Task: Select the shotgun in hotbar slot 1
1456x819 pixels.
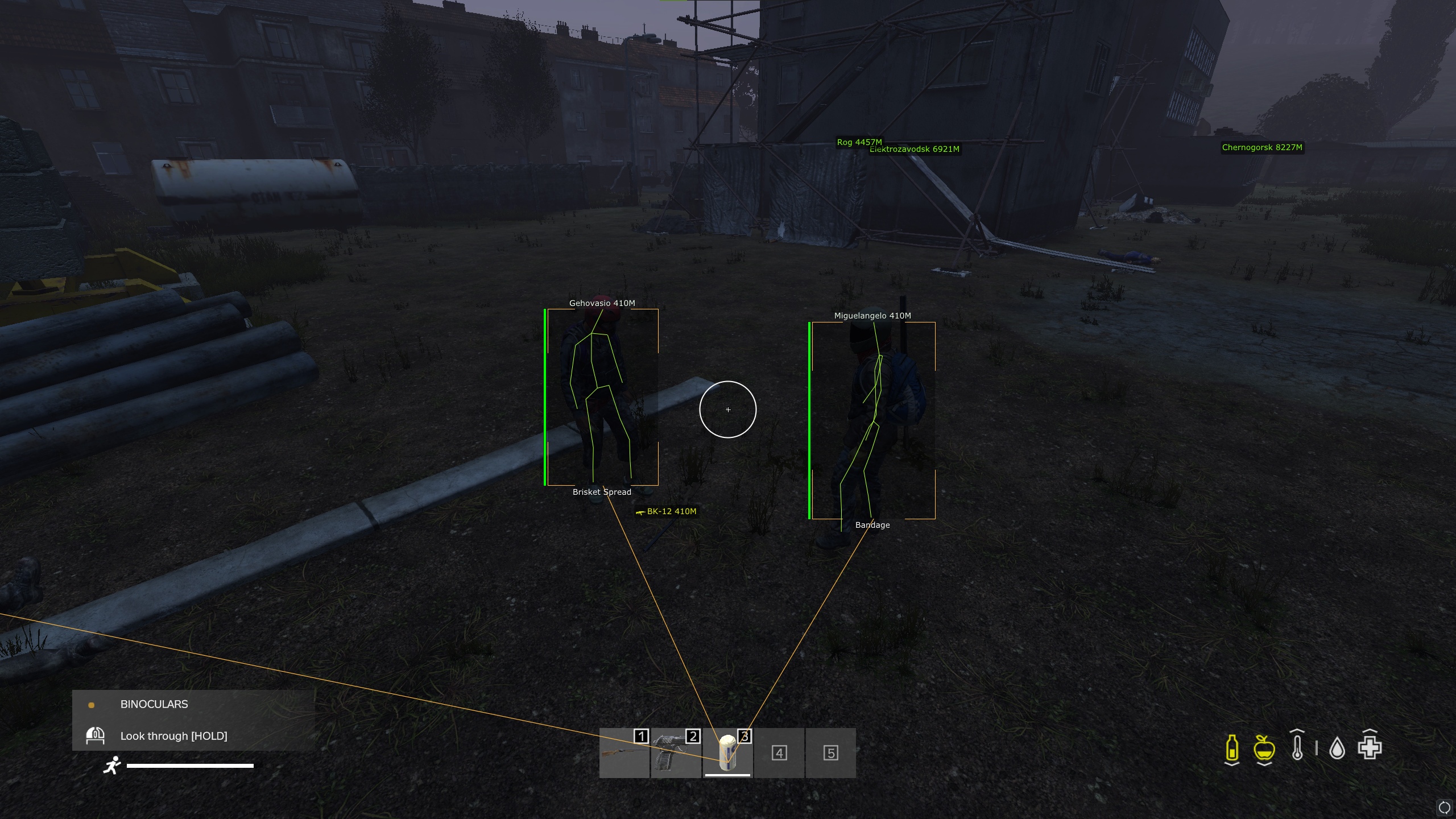Action: (x=624, y=754)
